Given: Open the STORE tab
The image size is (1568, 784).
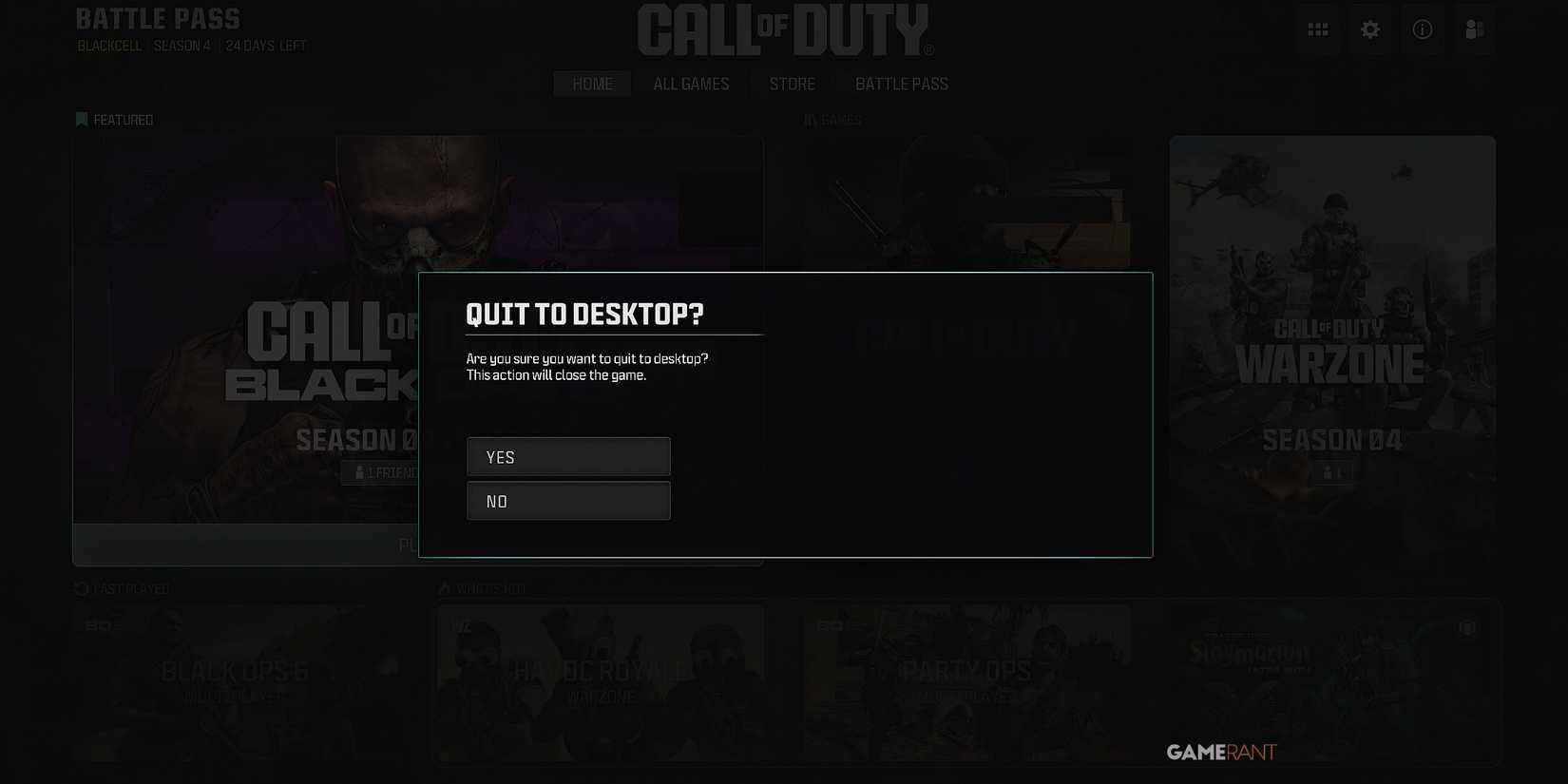Looking at the screenshot, I should pyautogui.click(x=792, y=84).
